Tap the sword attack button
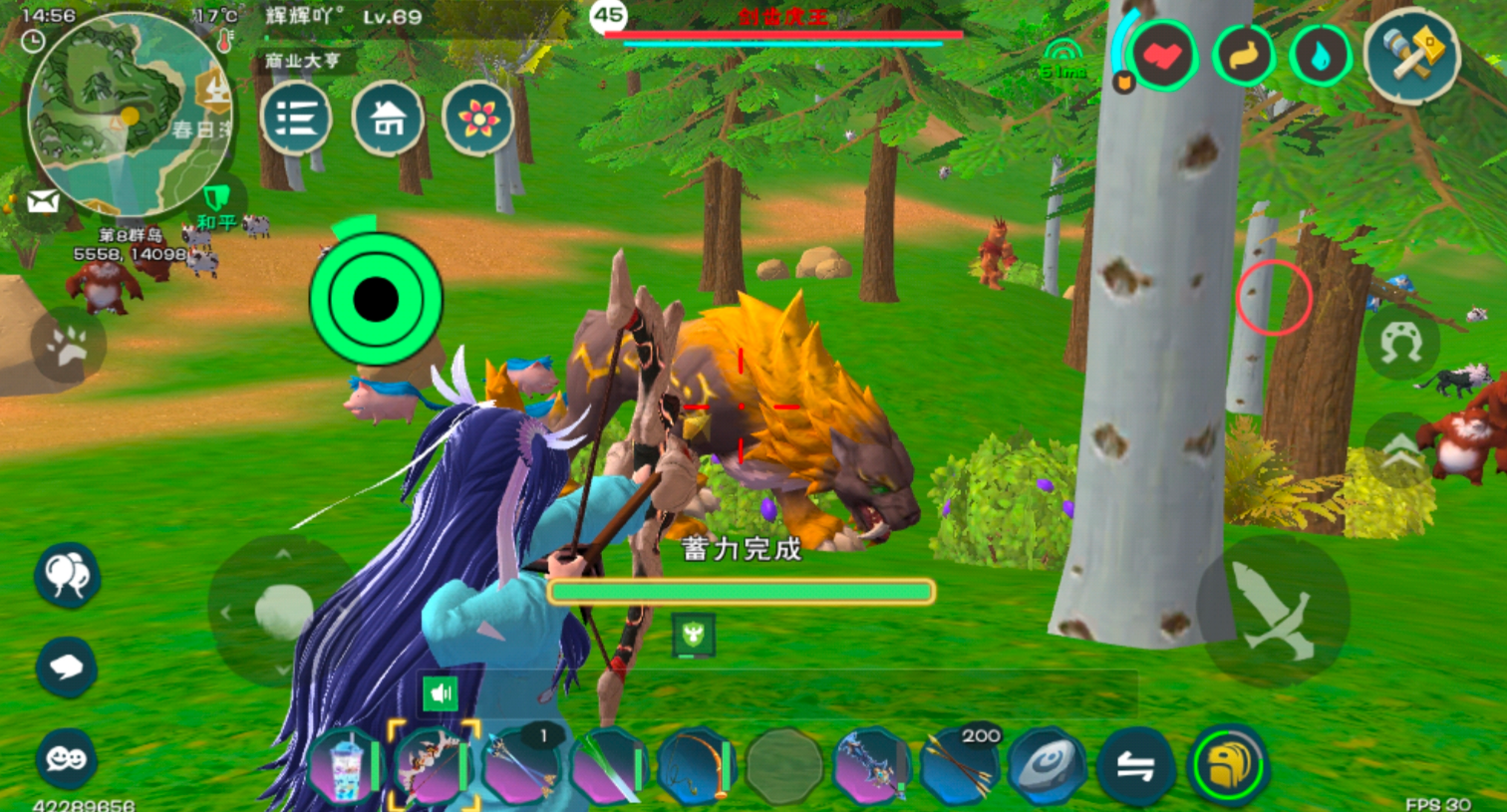 (x=1273, y=611)
